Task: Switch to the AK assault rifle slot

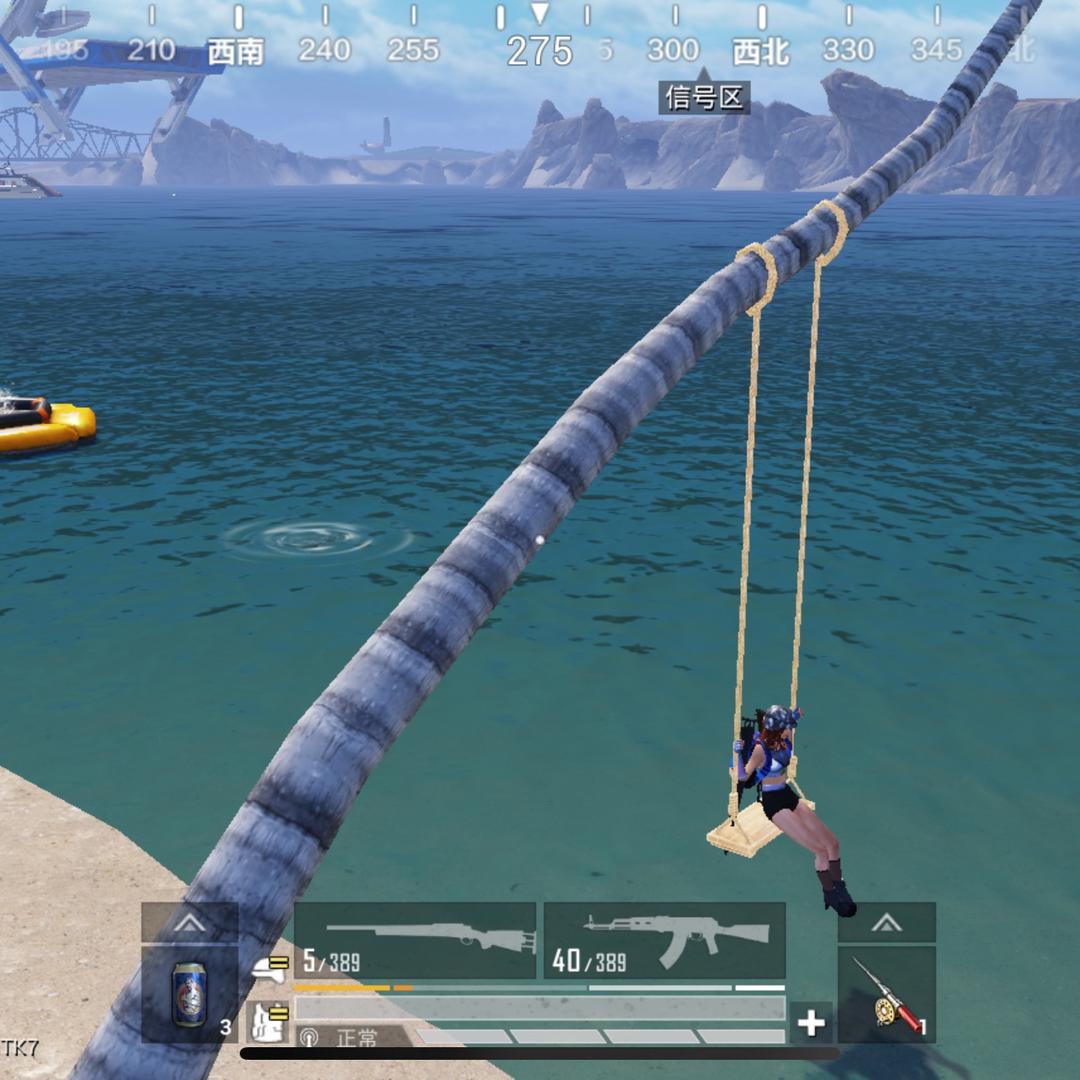Action: [664, 940]
